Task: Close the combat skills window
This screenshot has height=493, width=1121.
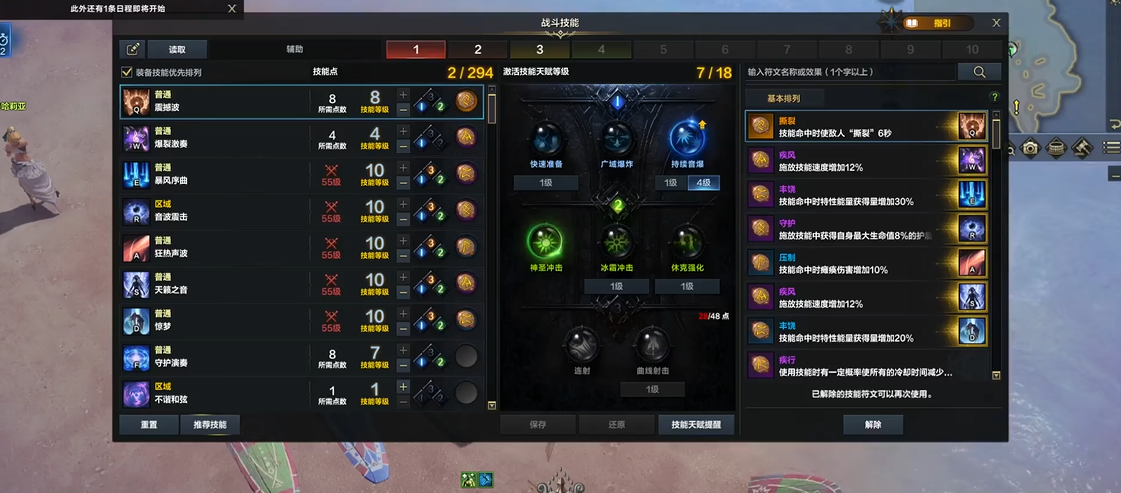Action: pos(996,22)
